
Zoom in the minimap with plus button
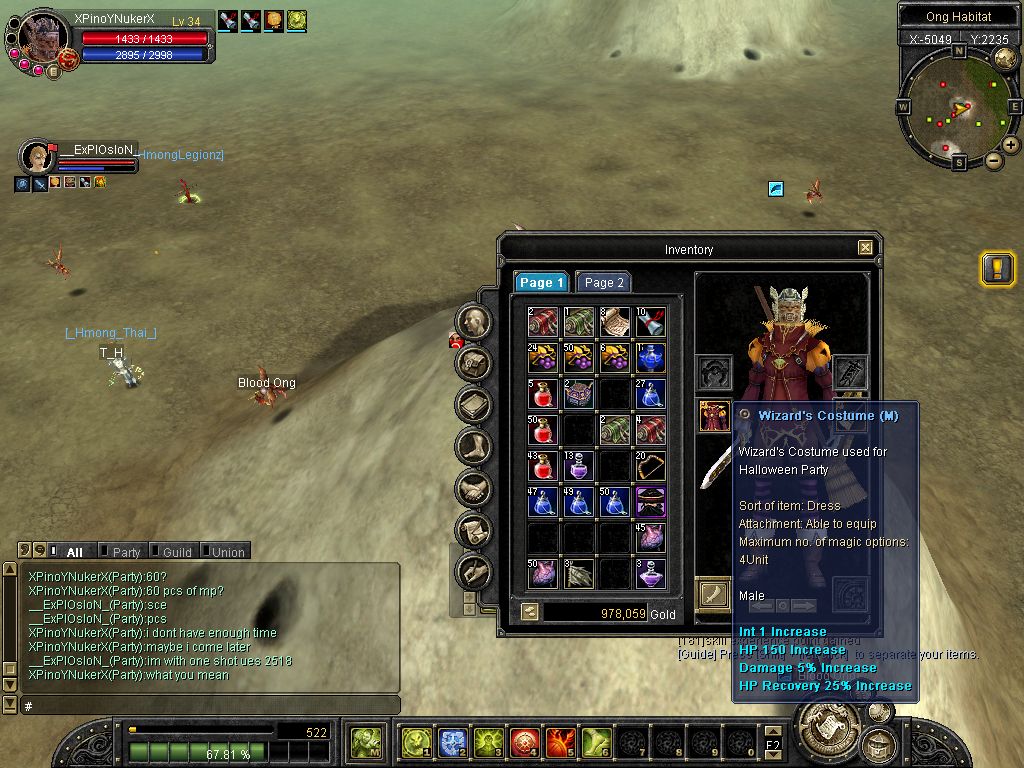tap(1011, 145)
